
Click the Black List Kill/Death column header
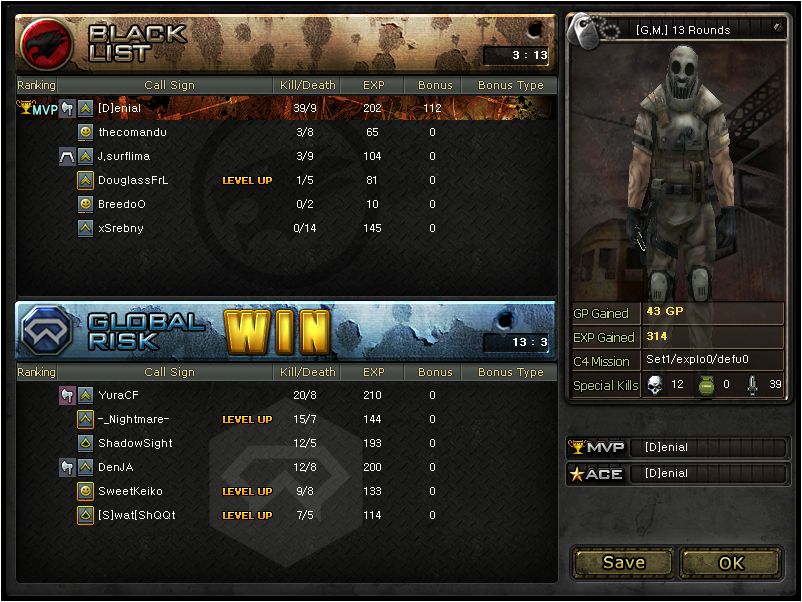pos(308,85)
